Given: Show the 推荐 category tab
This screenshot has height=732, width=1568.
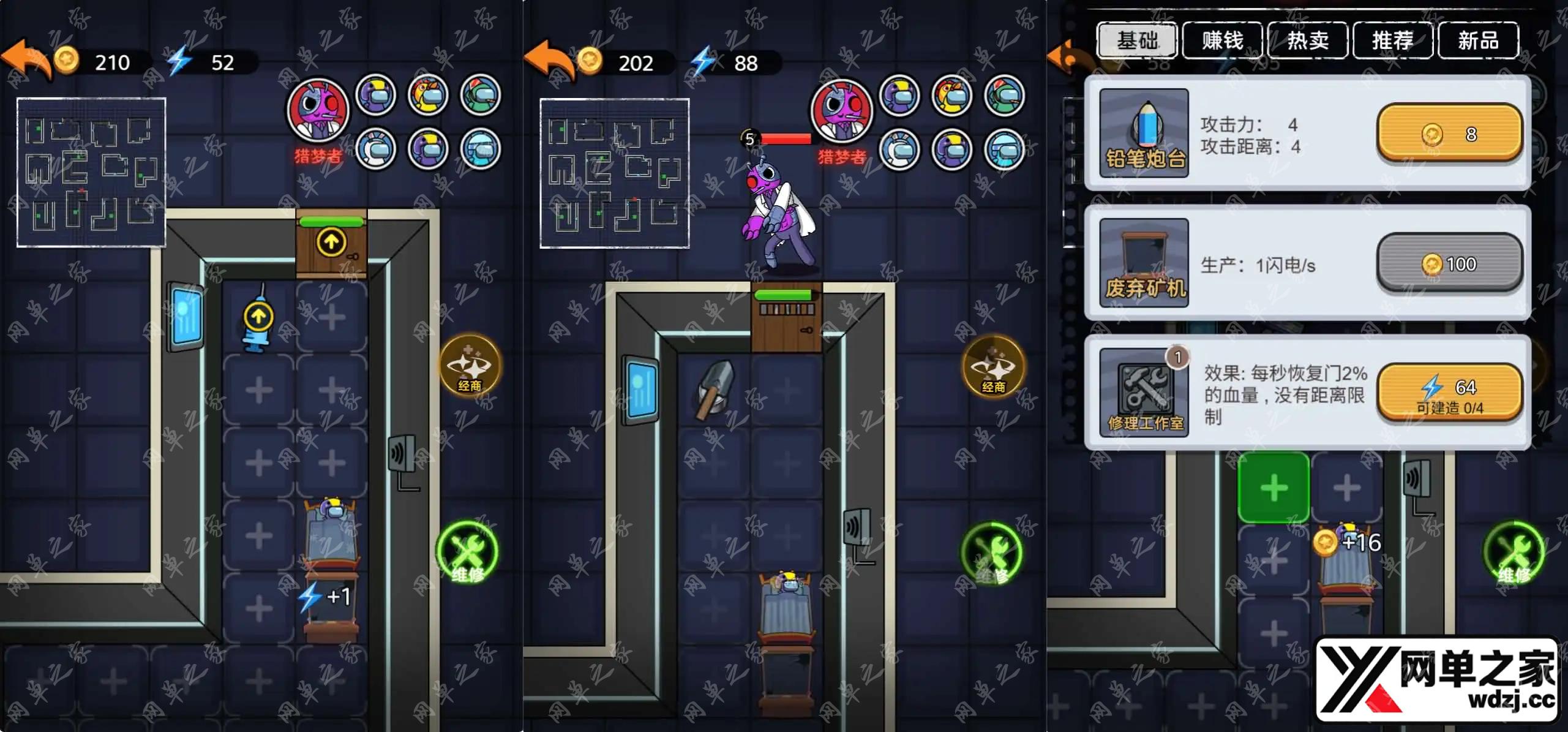Looking at the screenshot, I should (1392, 40).
